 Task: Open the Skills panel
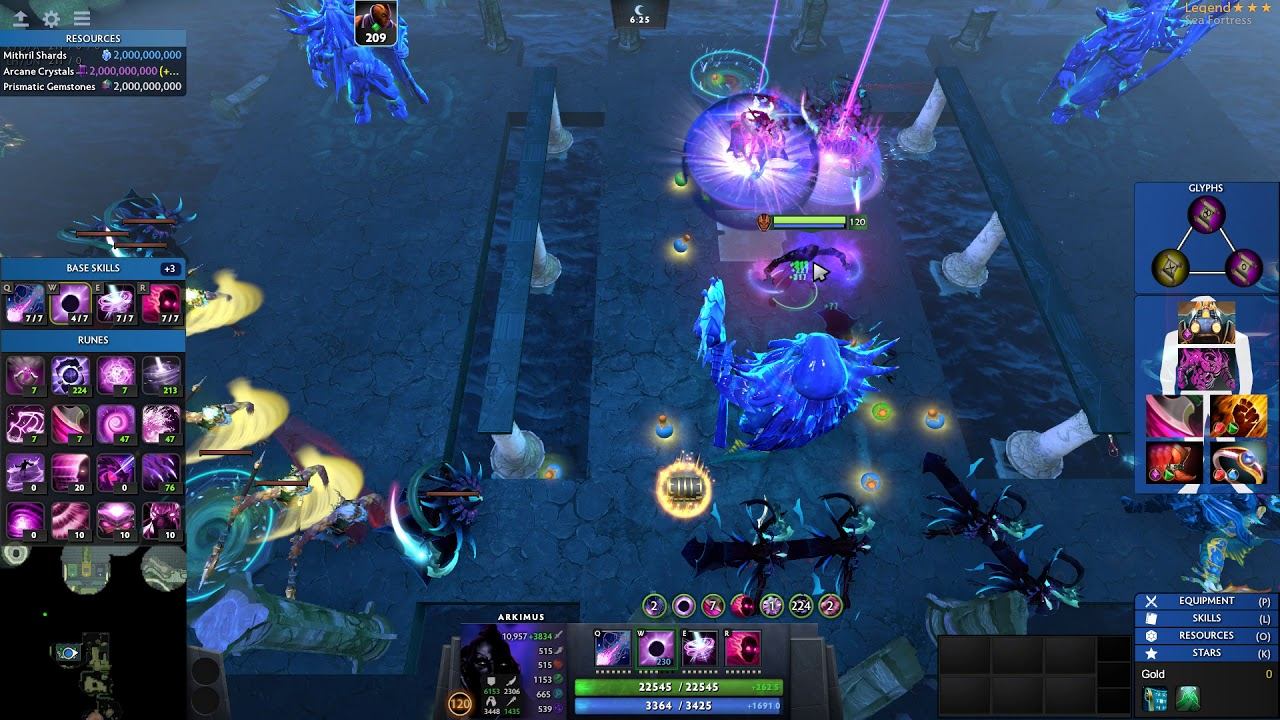pyautogui.click(x=1205, y=618)
